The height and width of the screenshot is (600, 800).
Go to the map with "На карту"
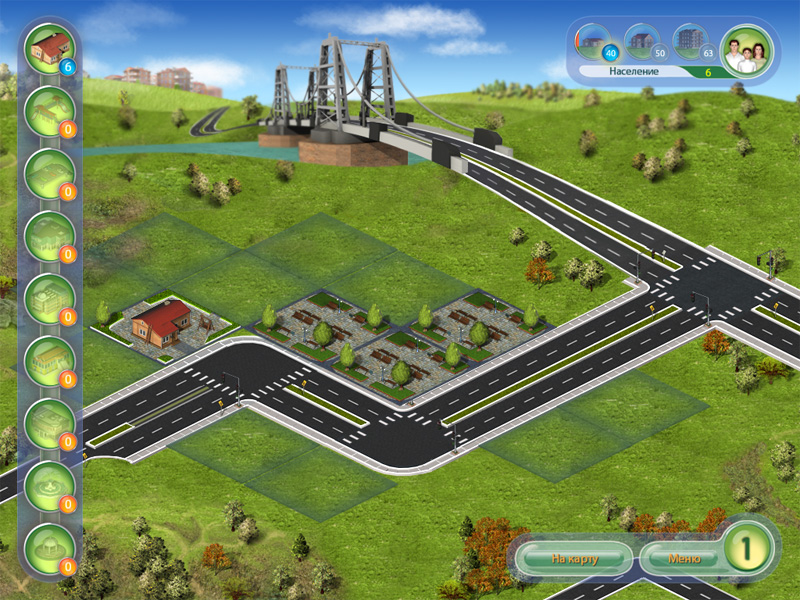tap(573, 558)
